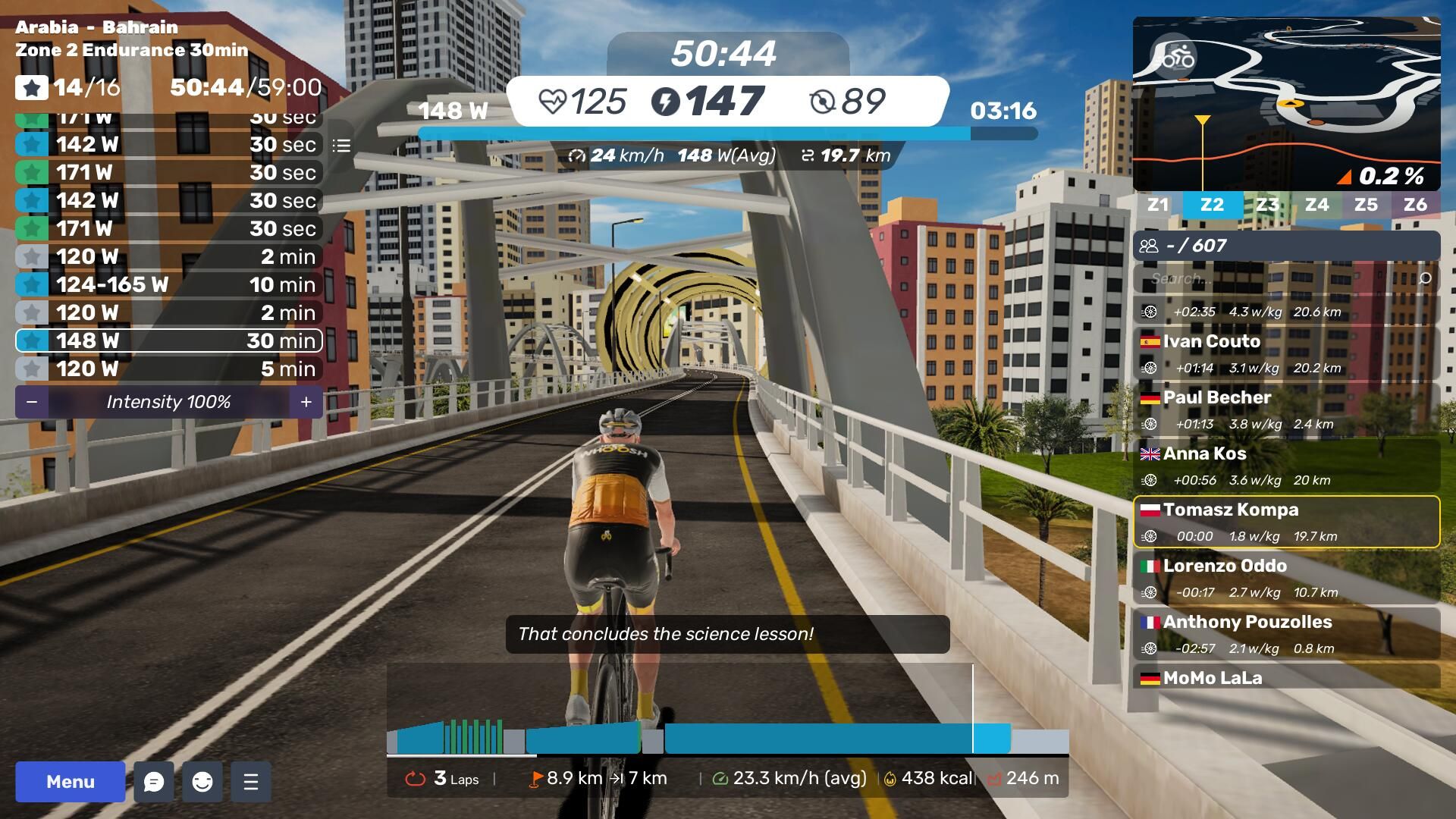1456x819 pixels.
Task: Click the bike icon on the minimap
Action: click(x=1177, y=57)
